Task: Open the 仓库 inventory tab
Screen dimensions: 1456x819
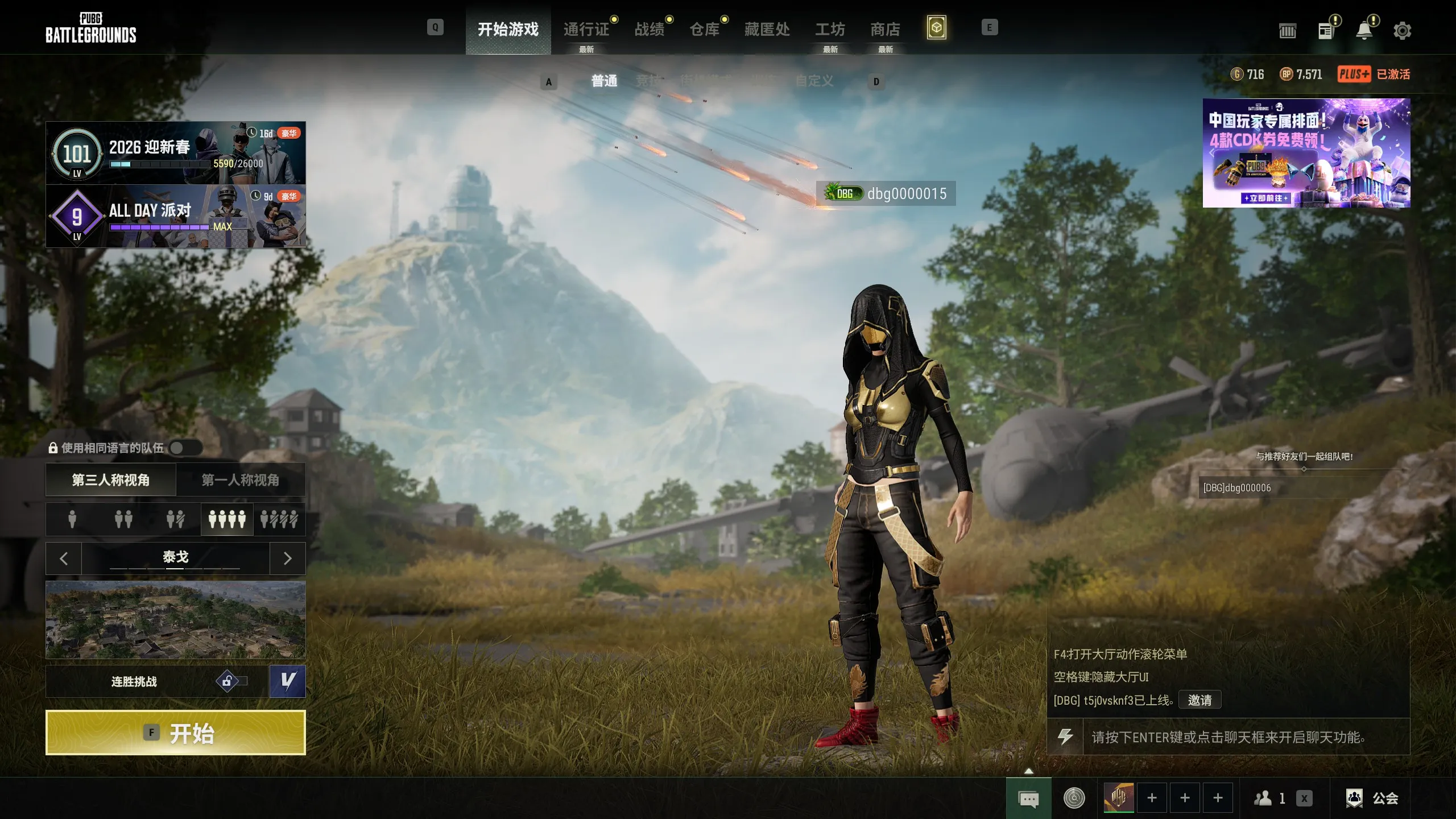Action: [x=705, y=30]
